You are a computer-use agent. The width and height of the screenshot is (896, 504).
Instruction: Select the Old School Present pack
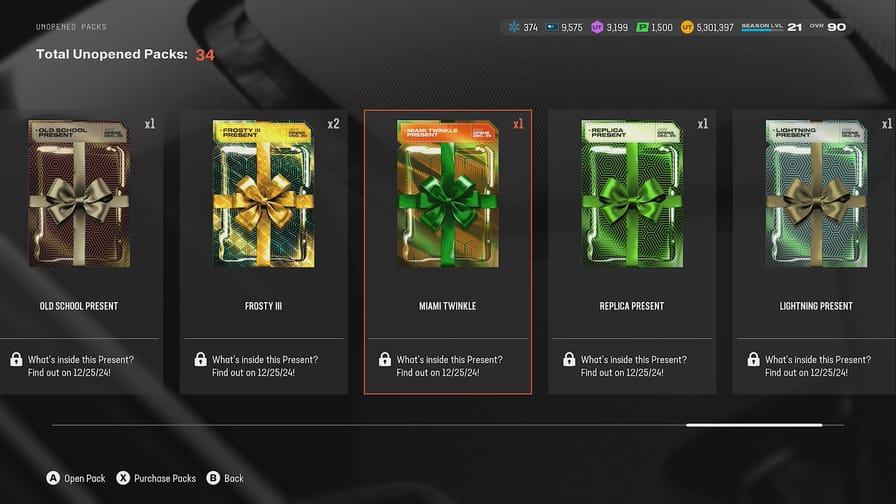tap(80, 195)
